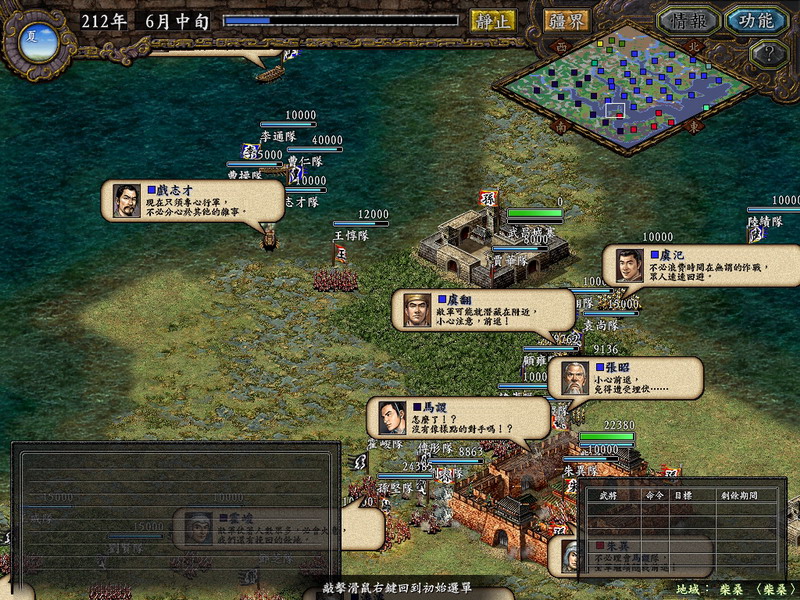Open the 功能 functions menu
This screenshot has width=800, height=600.
756,20
